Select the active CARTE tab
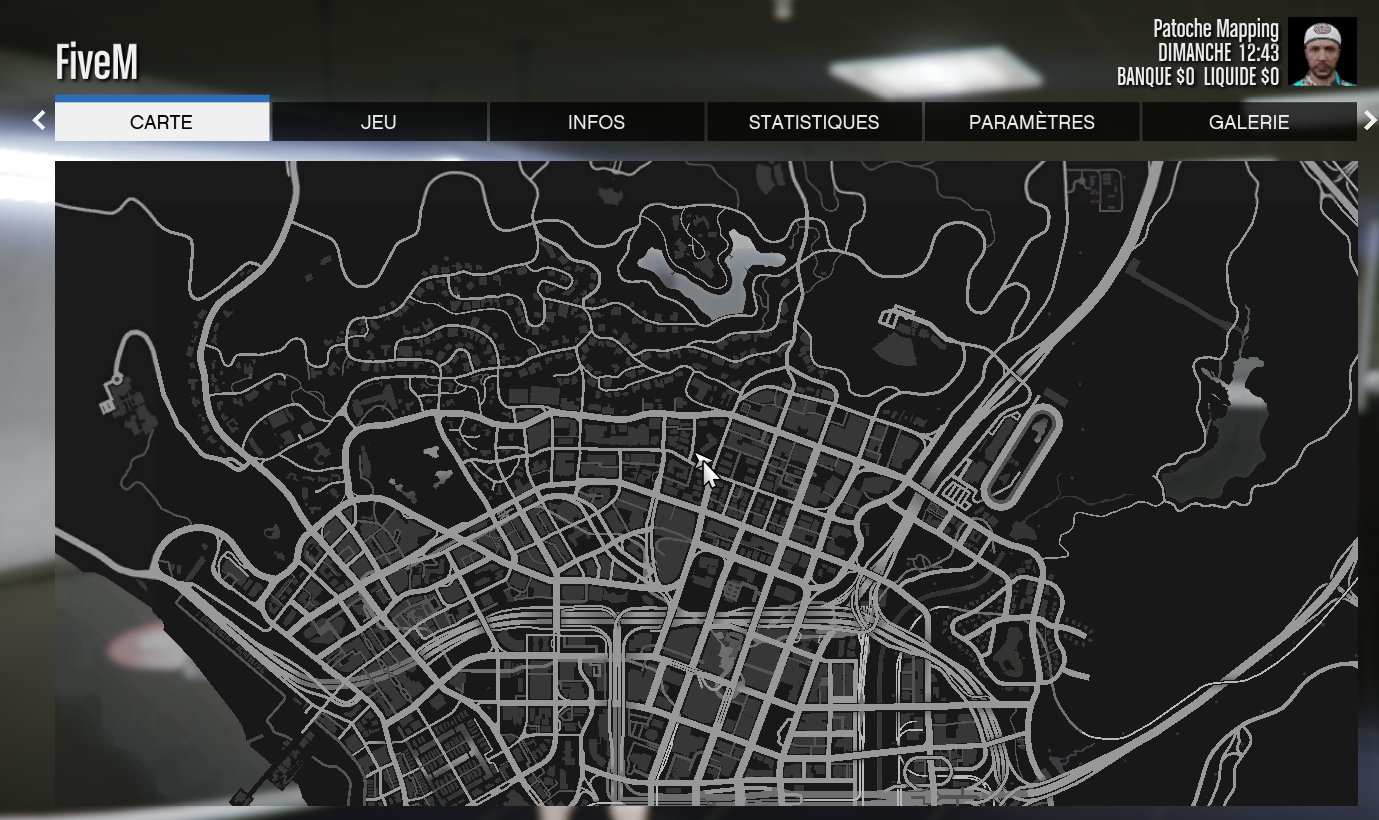The height and width of the screenshot is (820, 1379). [x=162, y=122]
